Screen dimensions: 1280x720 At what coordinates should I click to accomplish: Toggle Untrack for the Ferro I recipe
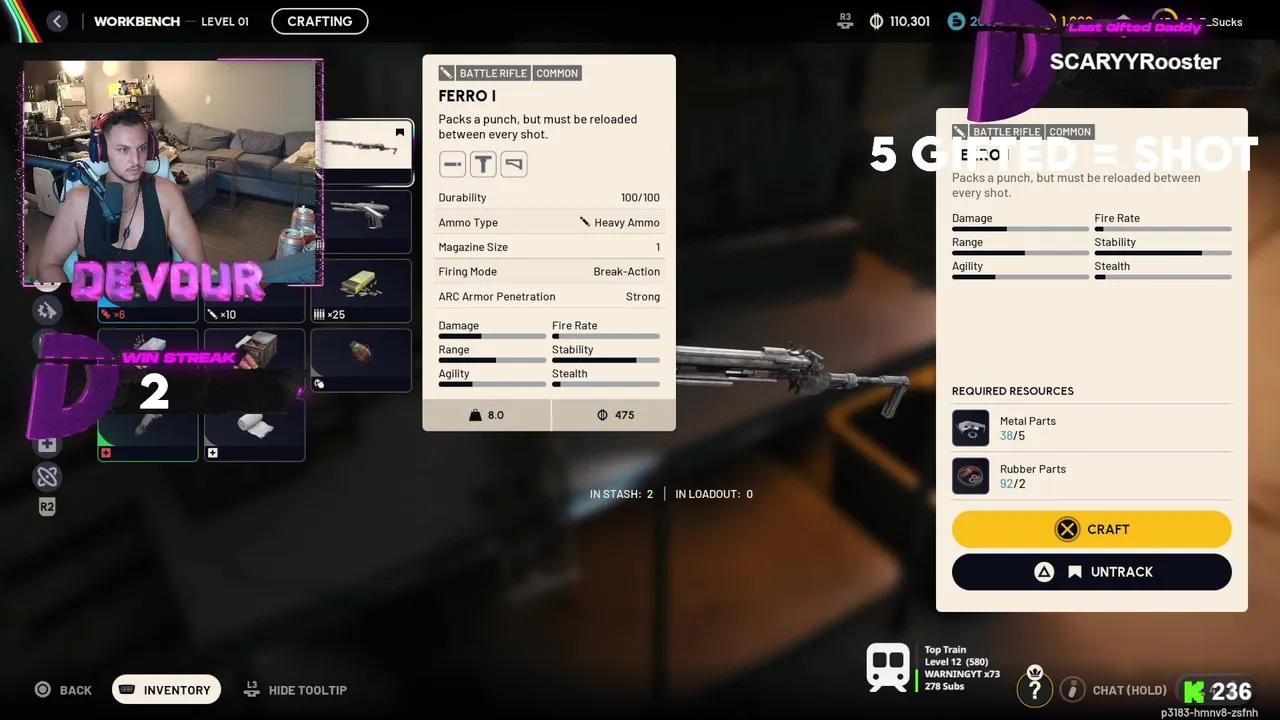click(1090, 571)
